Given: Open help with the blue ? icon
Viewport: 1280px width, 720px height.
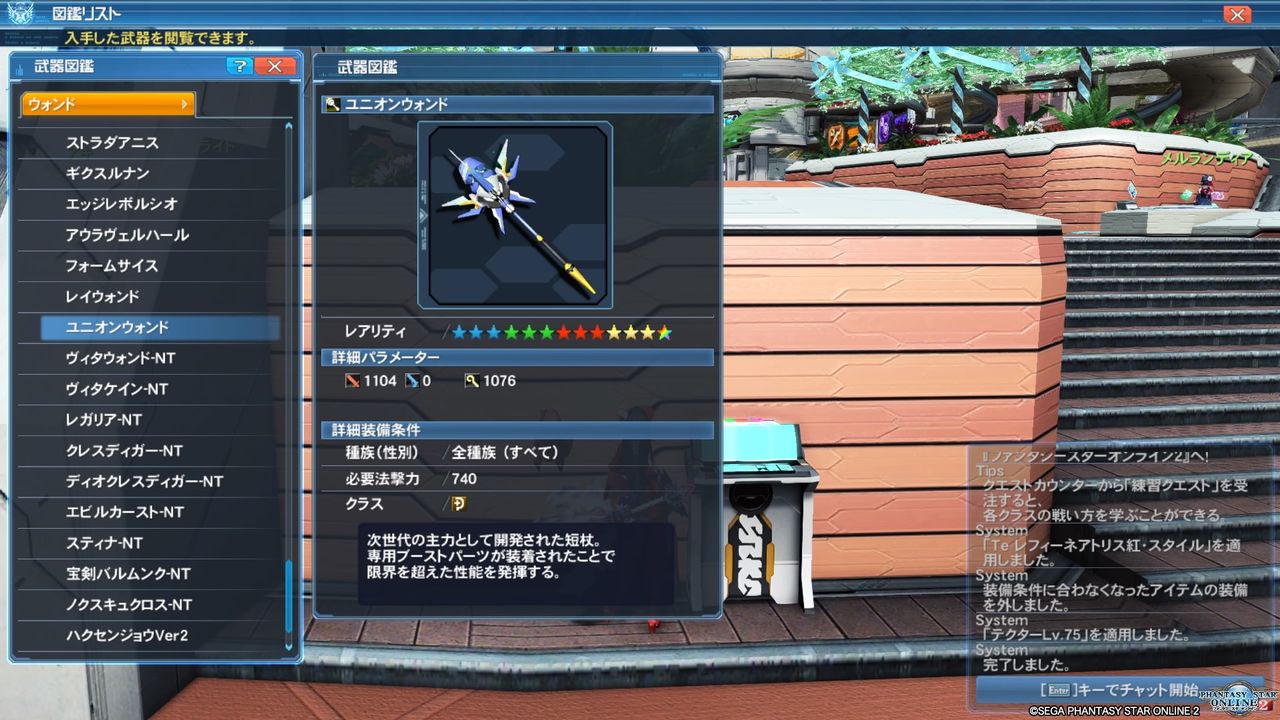Looking at the screenshot, I should tap(238, 65).
